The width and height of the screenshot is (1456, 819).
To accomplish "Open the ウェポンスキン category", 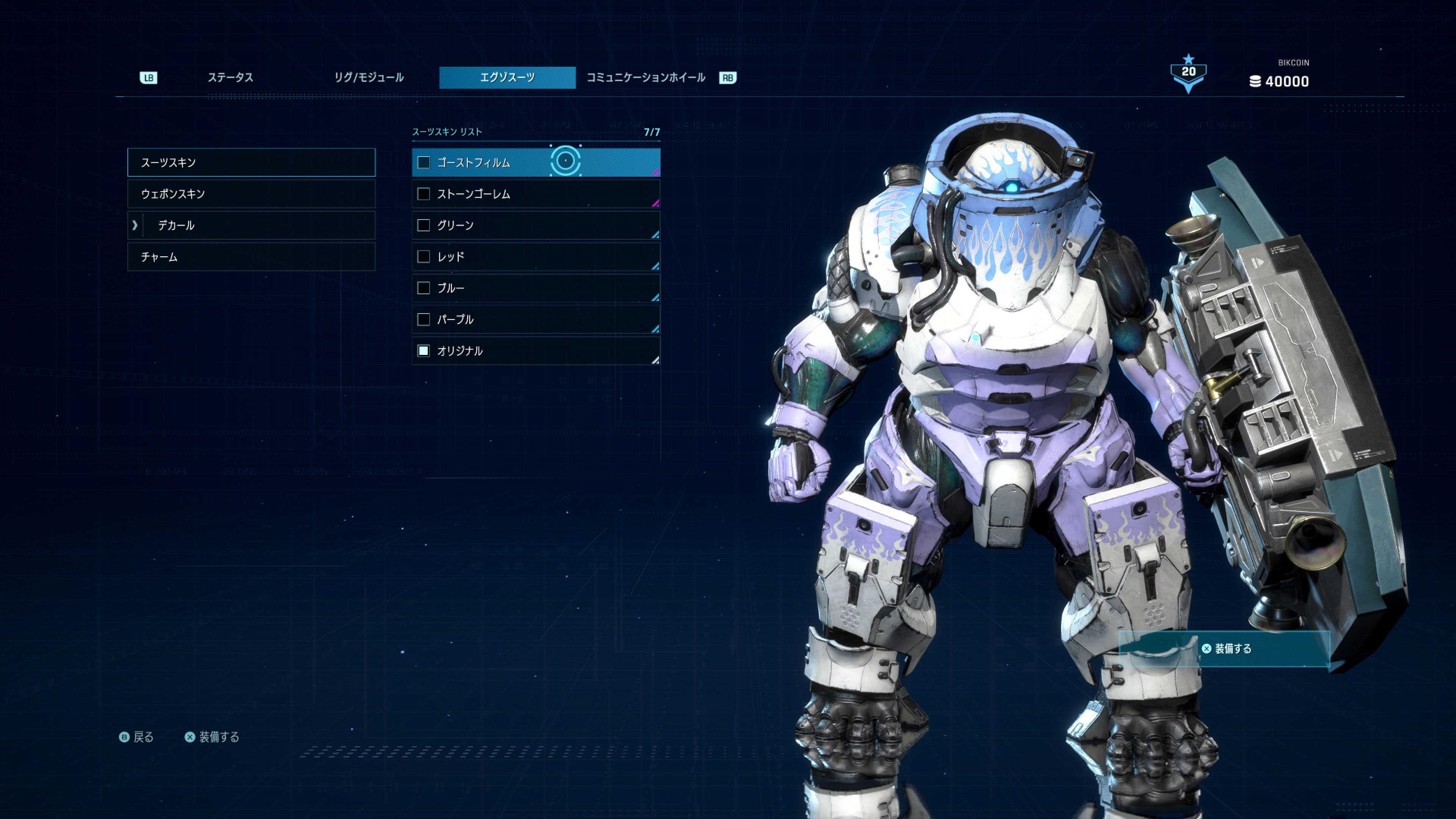I will 251,194.
